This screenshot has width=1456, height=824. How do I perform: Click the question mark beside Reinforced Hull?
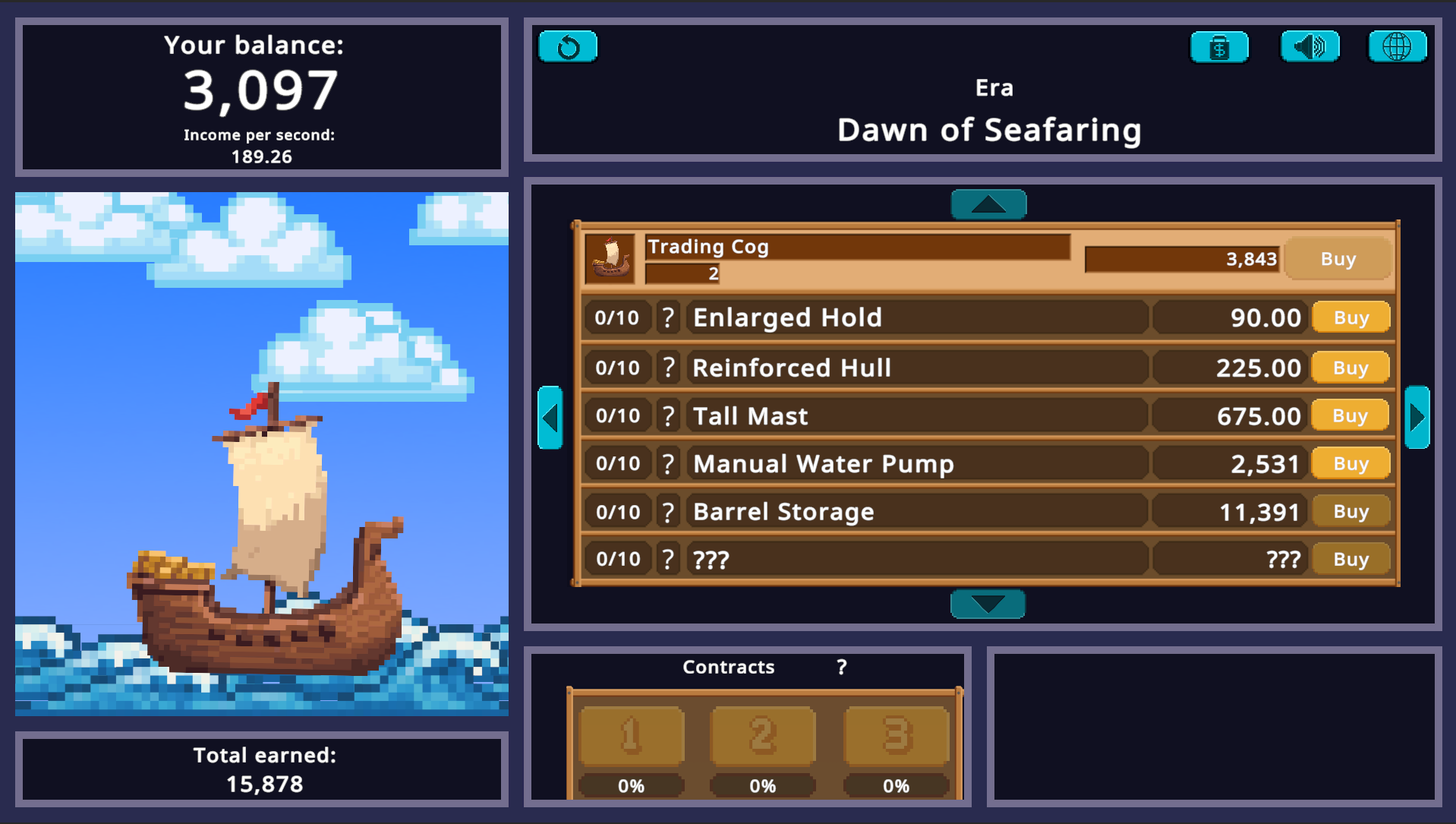click(x=667, y=367)
